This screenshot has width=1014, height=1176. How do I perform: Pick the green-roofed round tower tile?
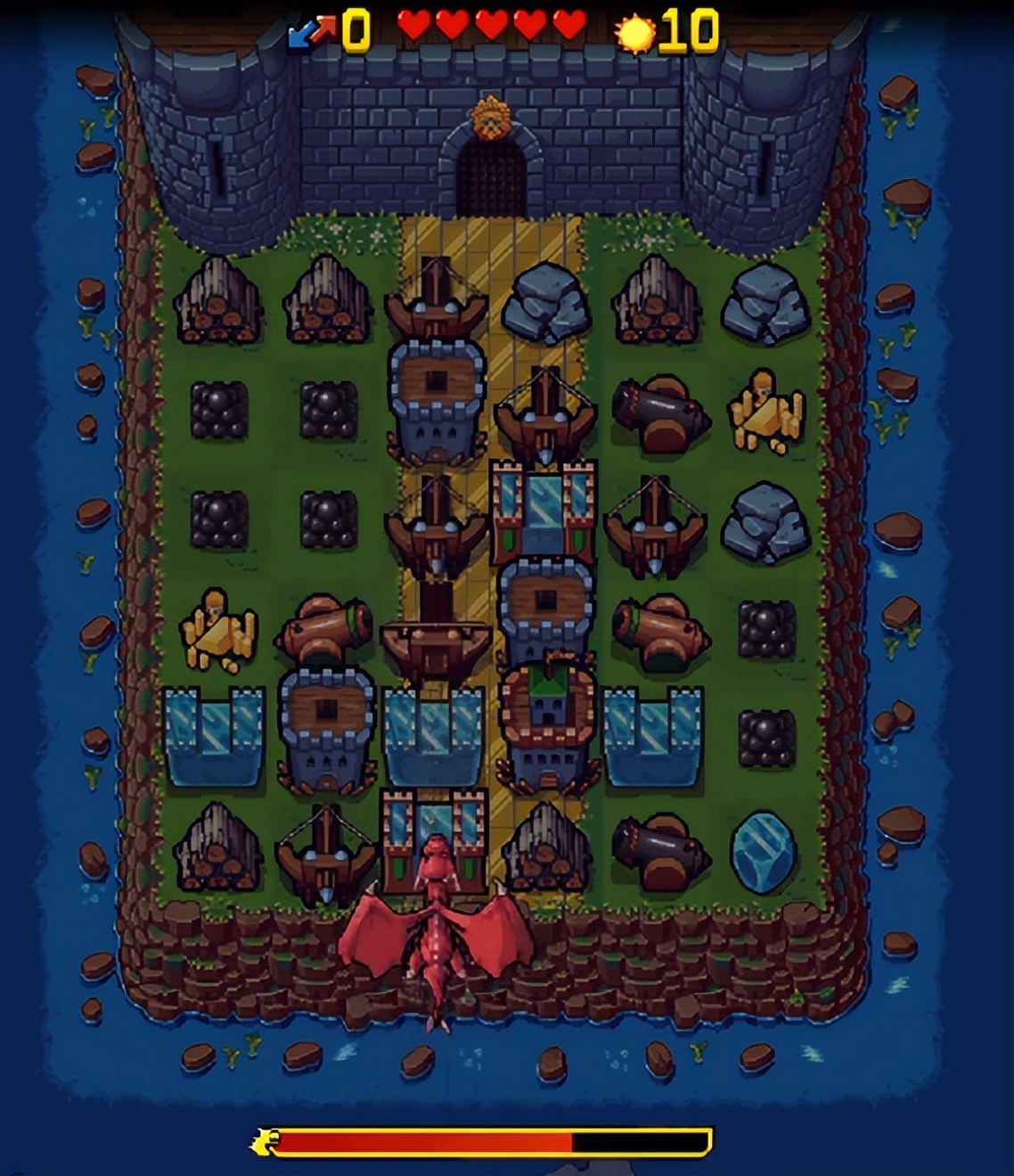[x=546, y=726]
